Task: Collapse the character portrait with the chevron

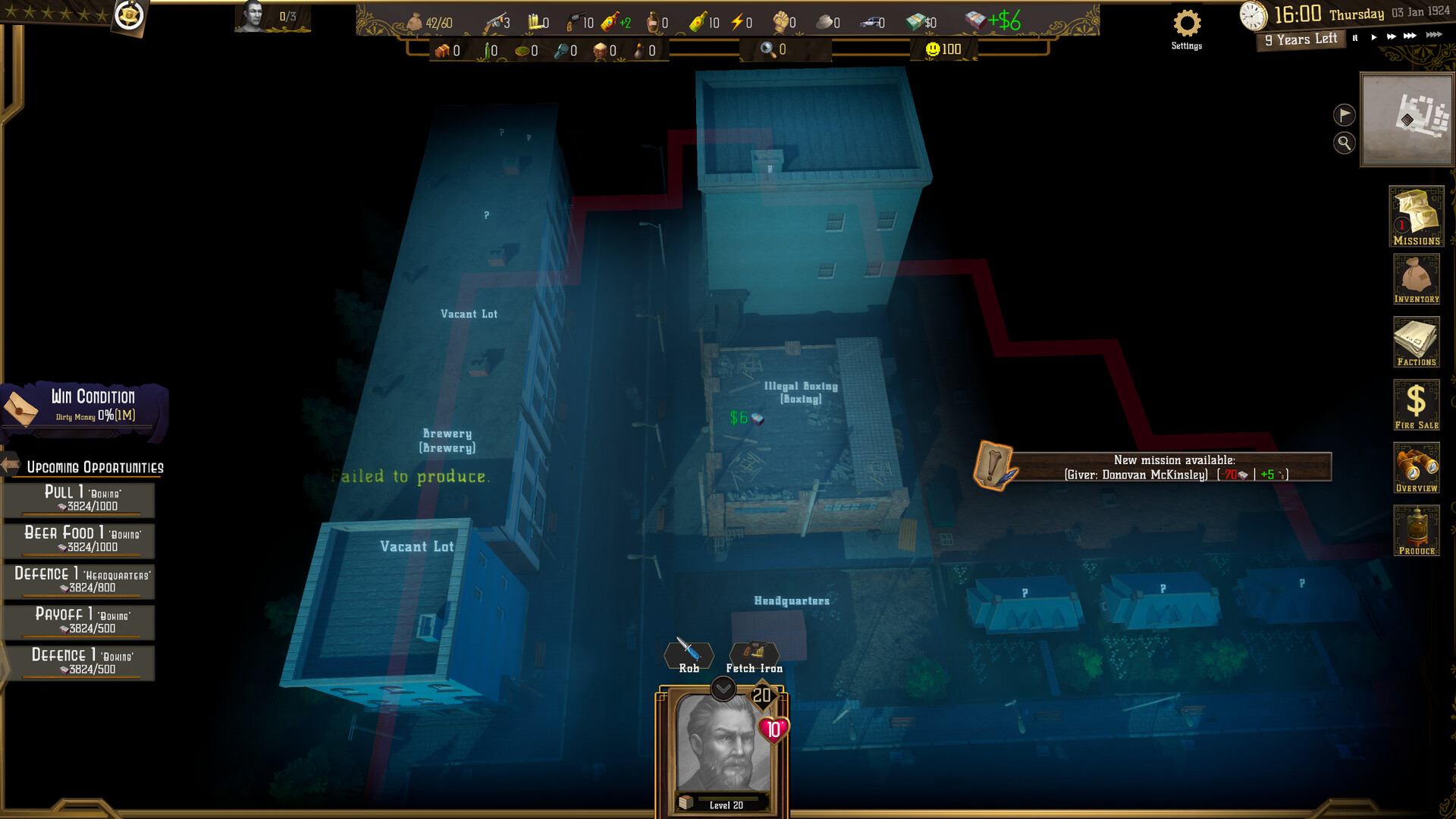Action: coord(723,686)
